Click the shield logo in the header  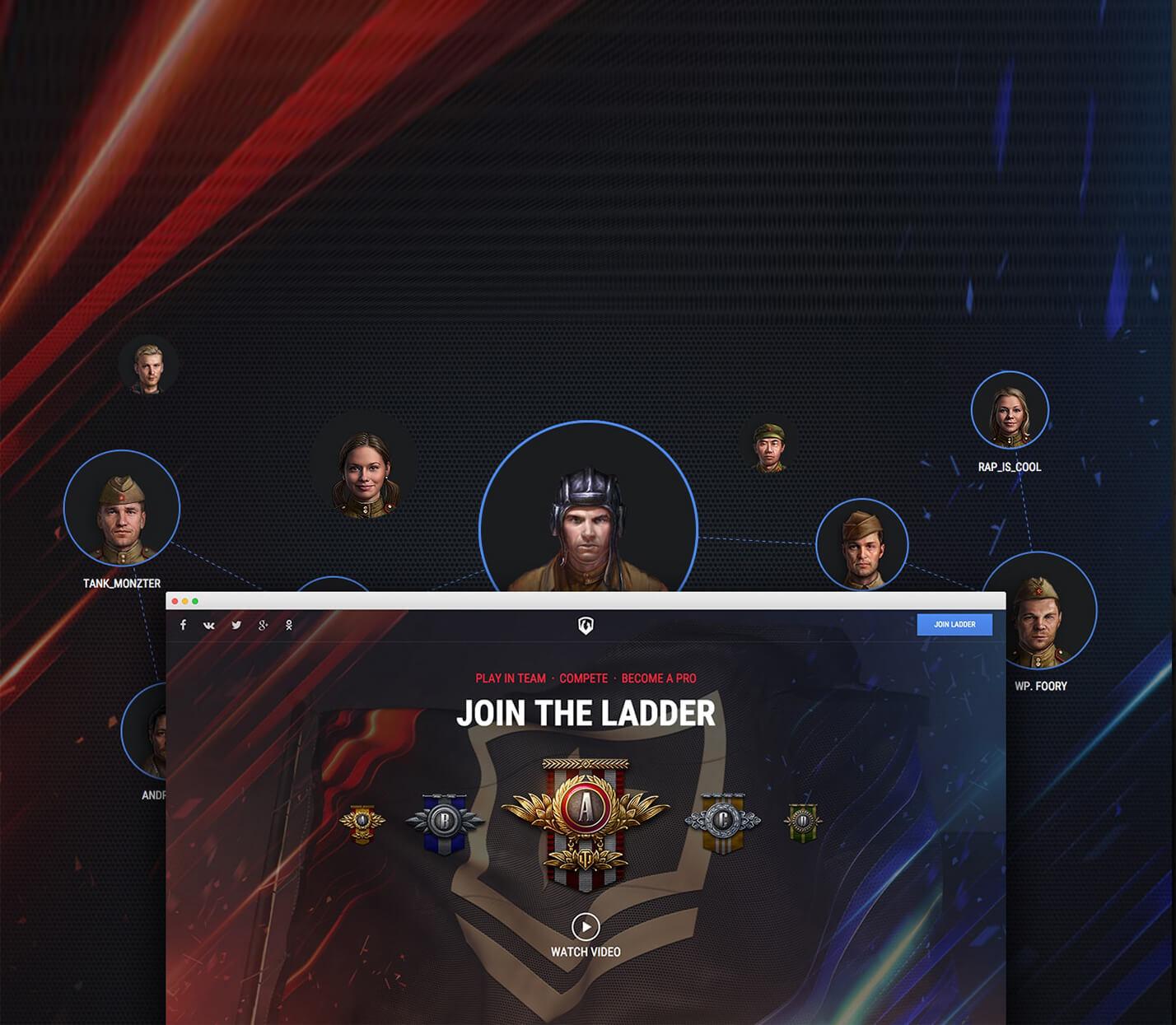586,626
